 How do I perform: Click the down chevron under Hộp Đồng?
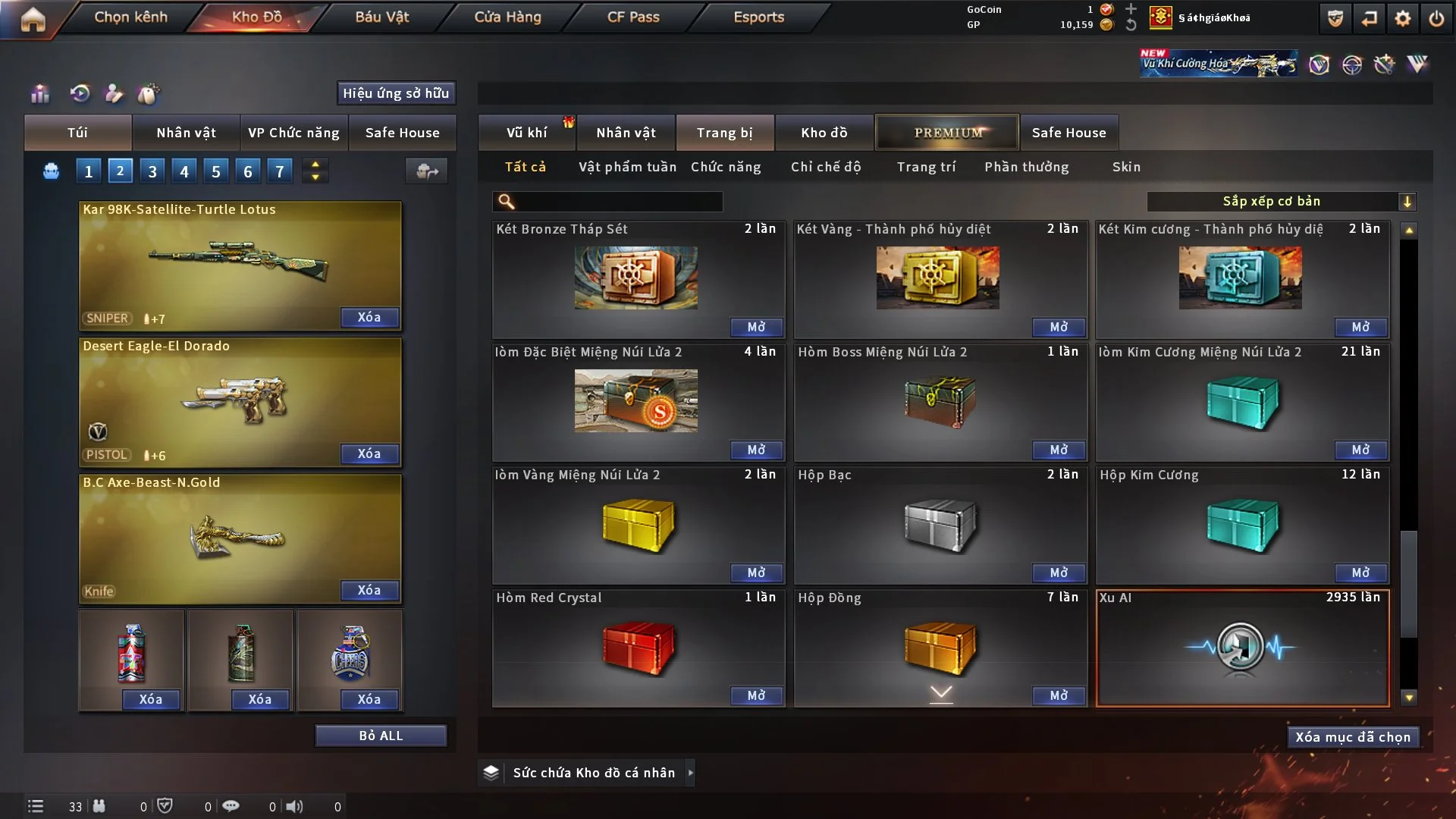940,693
